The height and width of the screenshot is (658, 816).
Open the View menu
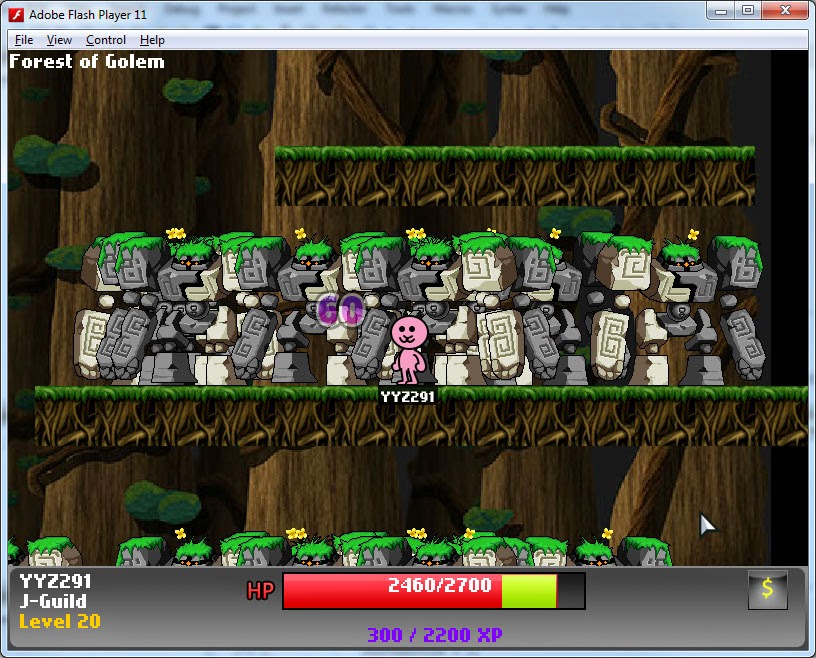point(59,40)
